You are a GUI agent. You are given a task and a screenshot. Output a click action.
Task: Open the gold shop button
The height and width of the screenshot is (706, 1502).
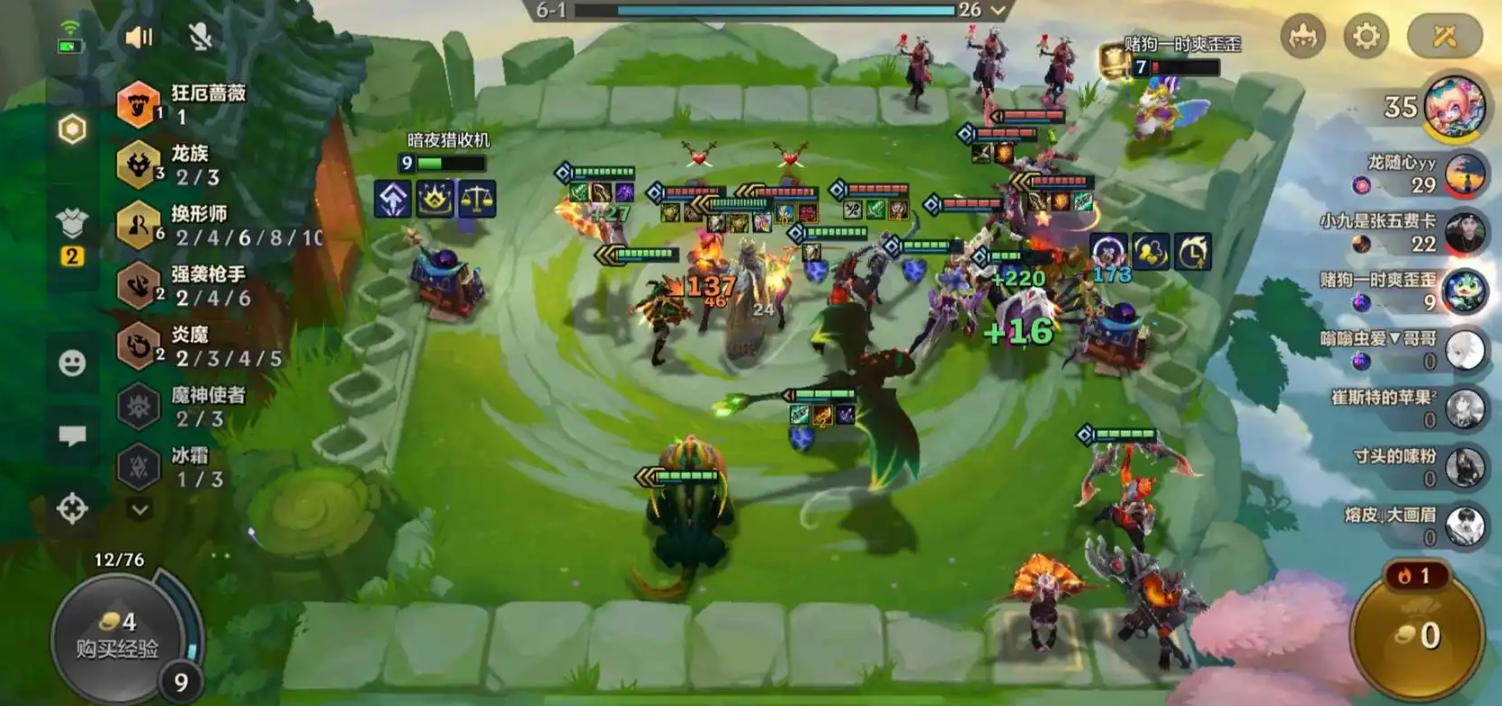pos(1420,633)
